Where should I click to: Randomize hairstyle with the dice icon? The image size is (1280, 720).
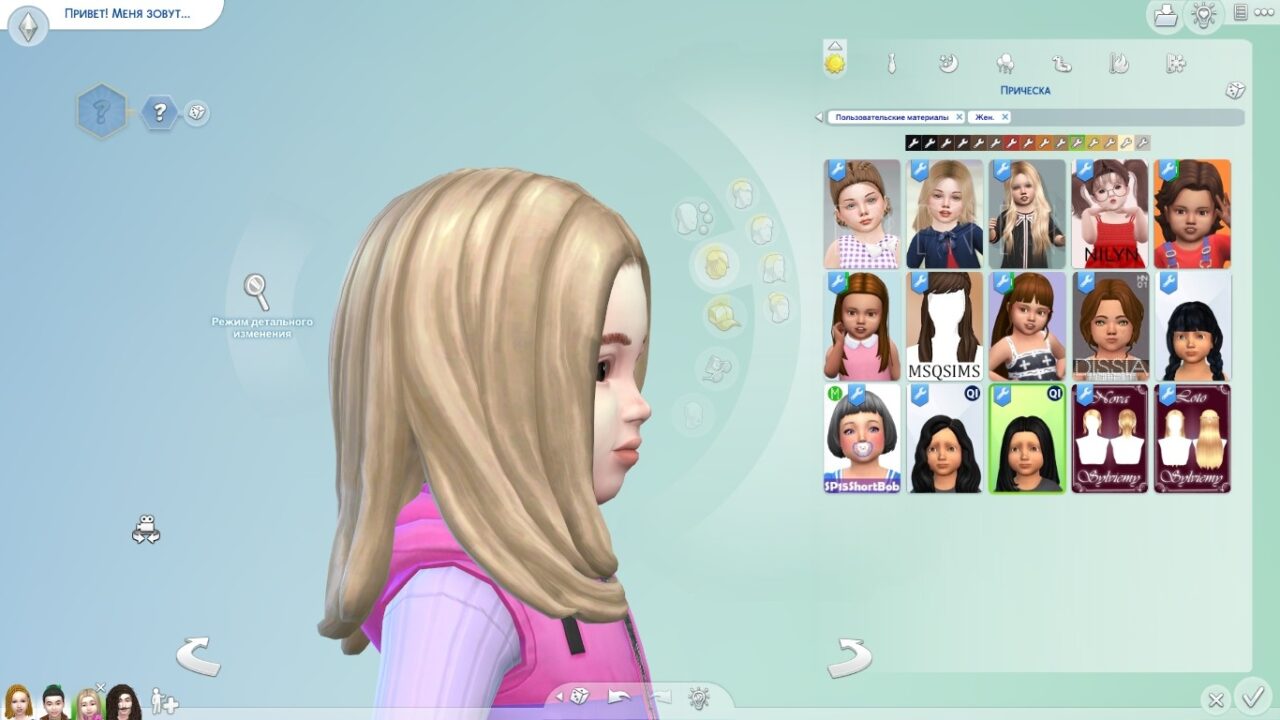1235,90
